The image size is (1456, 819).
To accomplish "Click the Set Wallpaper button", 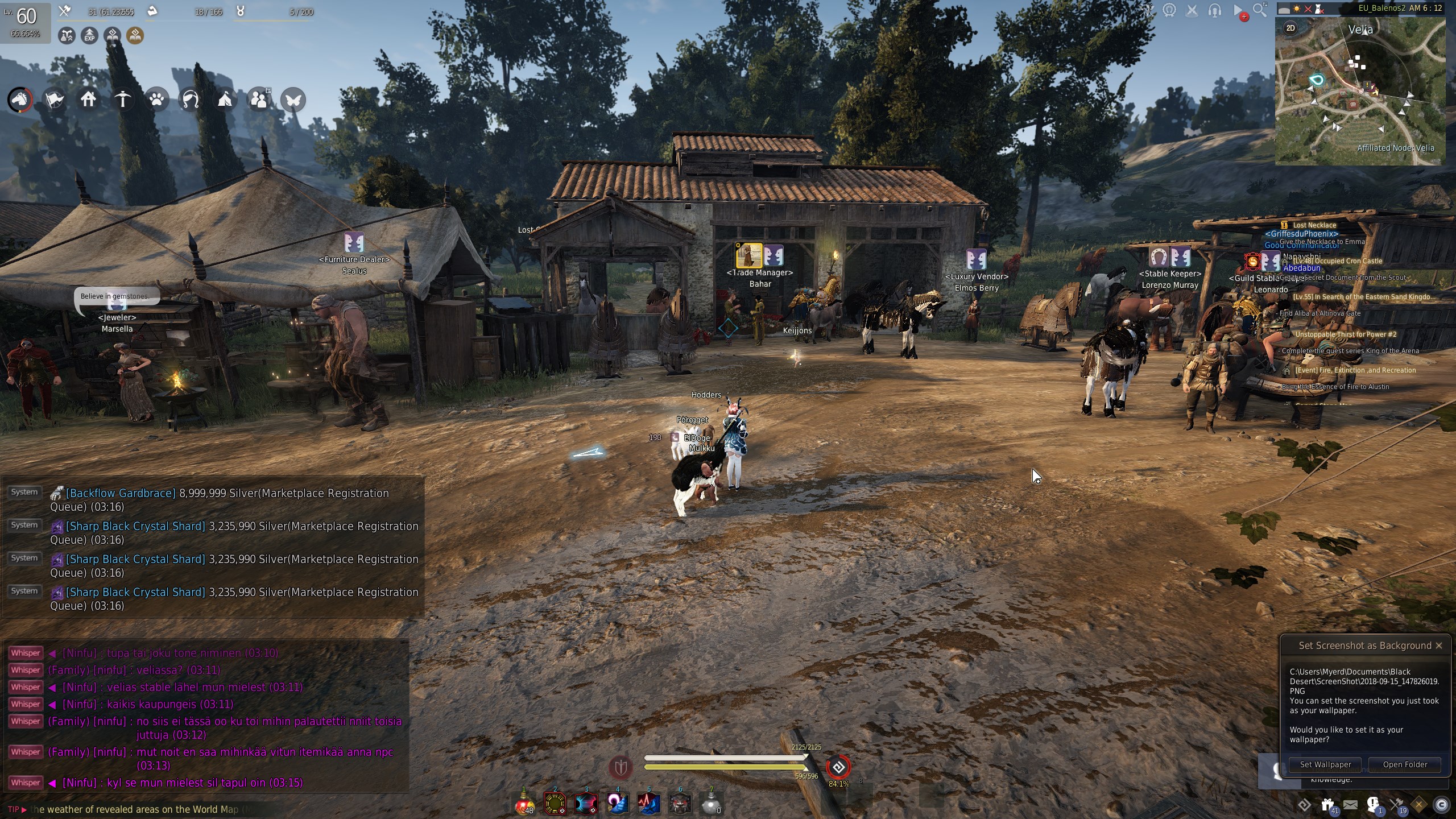I will point(1325,764).
